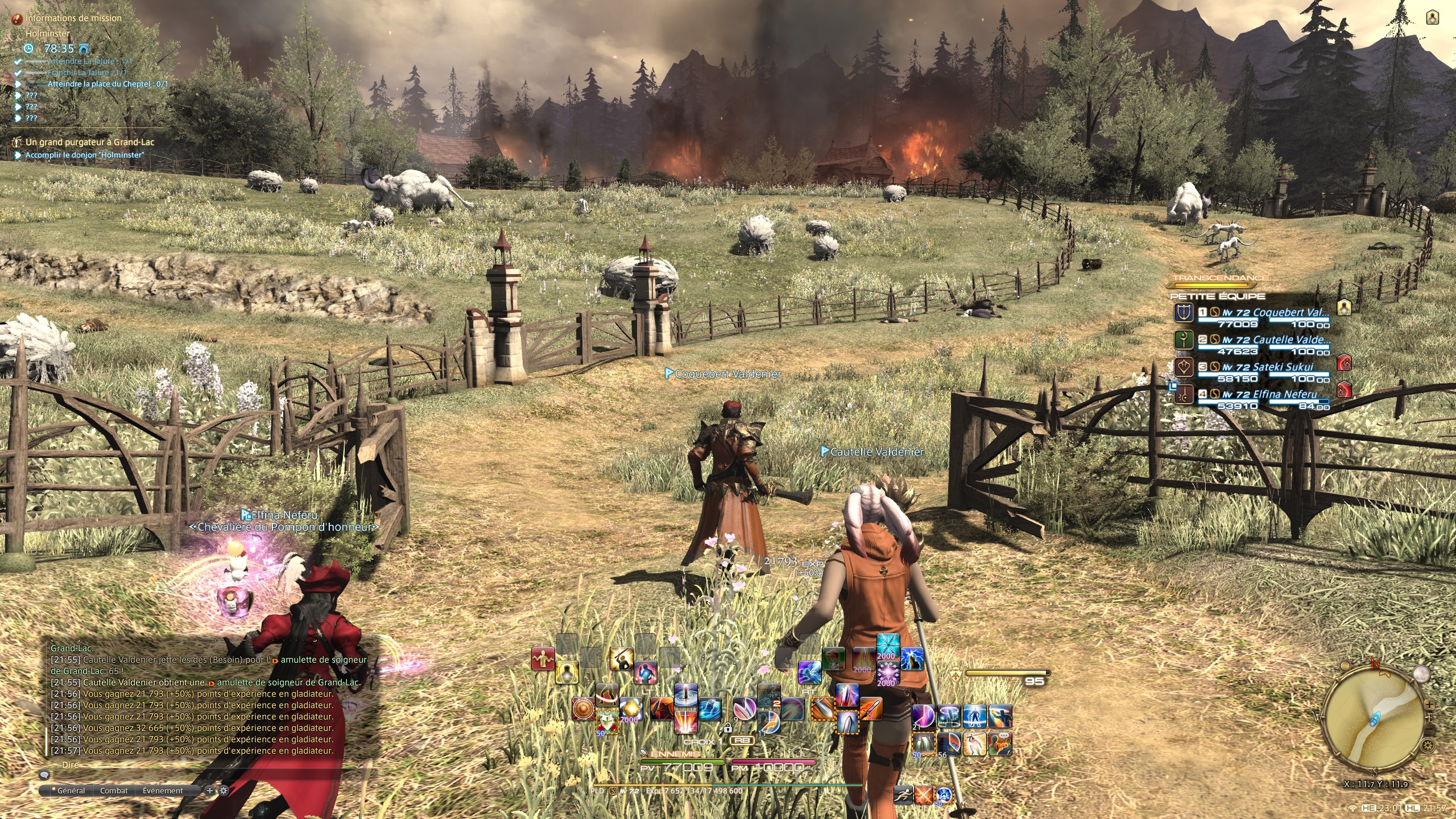Activate the flaming sword ability
Screen dimensions: 1456x819
point(871,709)
